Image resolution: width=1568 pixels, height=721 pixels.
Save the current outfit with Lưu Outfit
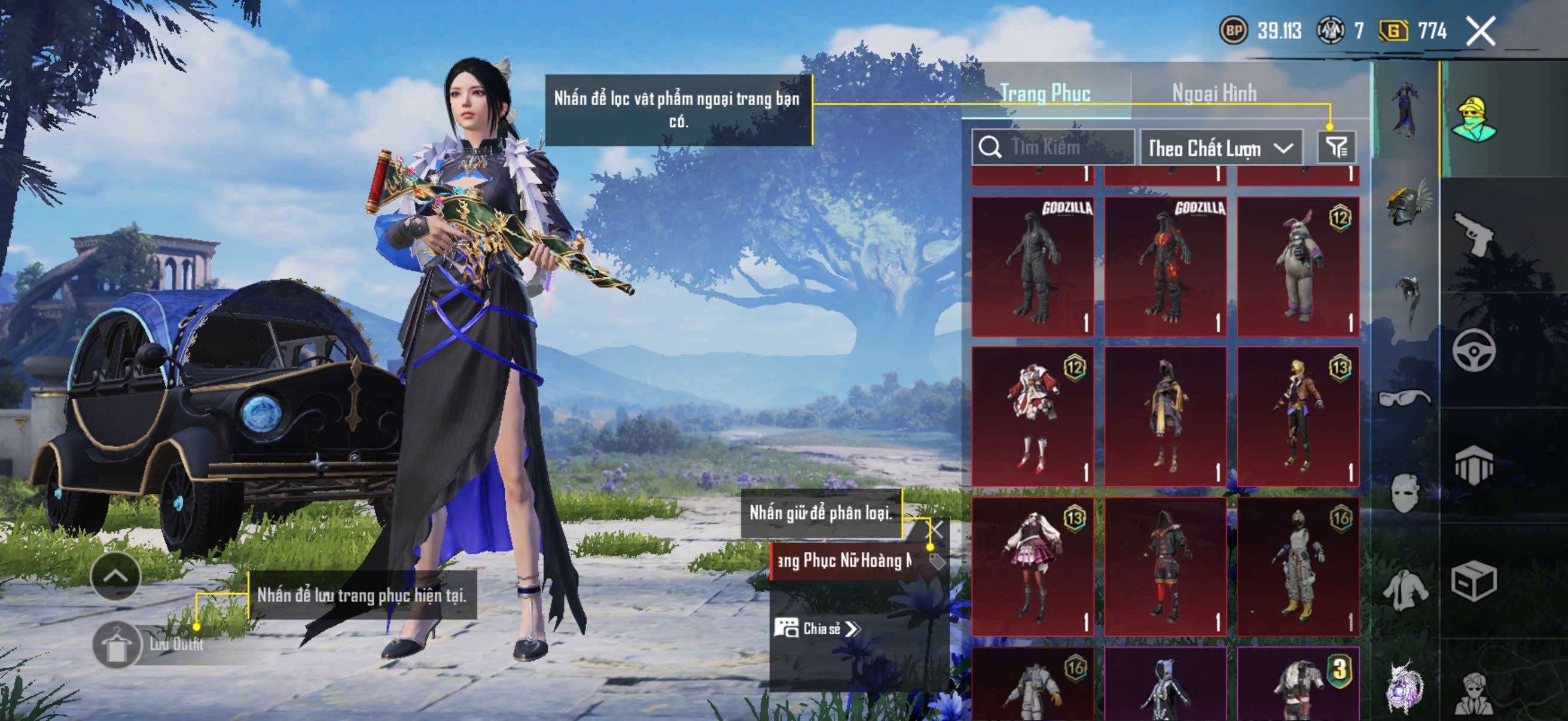pyautogui.click(x=149, y=644)
